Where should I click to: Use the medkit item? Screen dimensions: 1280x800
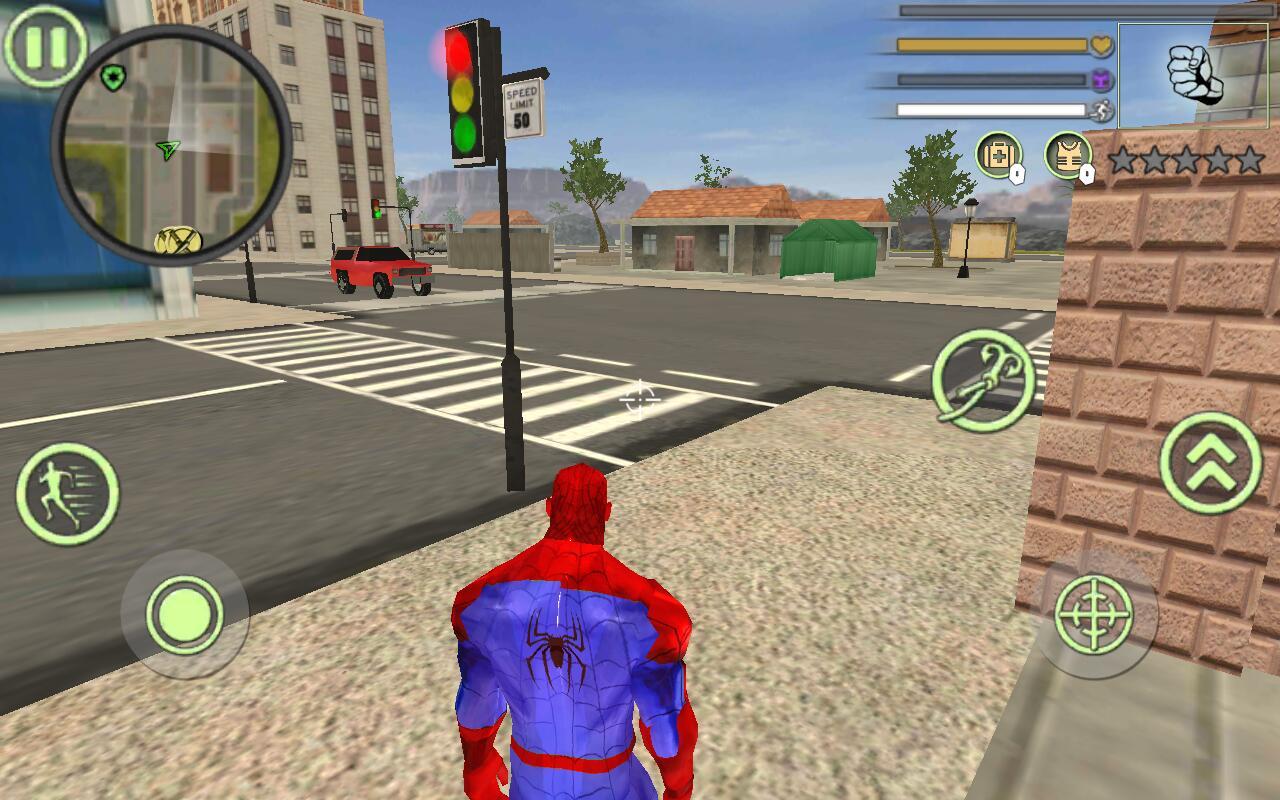coord(998,156)
